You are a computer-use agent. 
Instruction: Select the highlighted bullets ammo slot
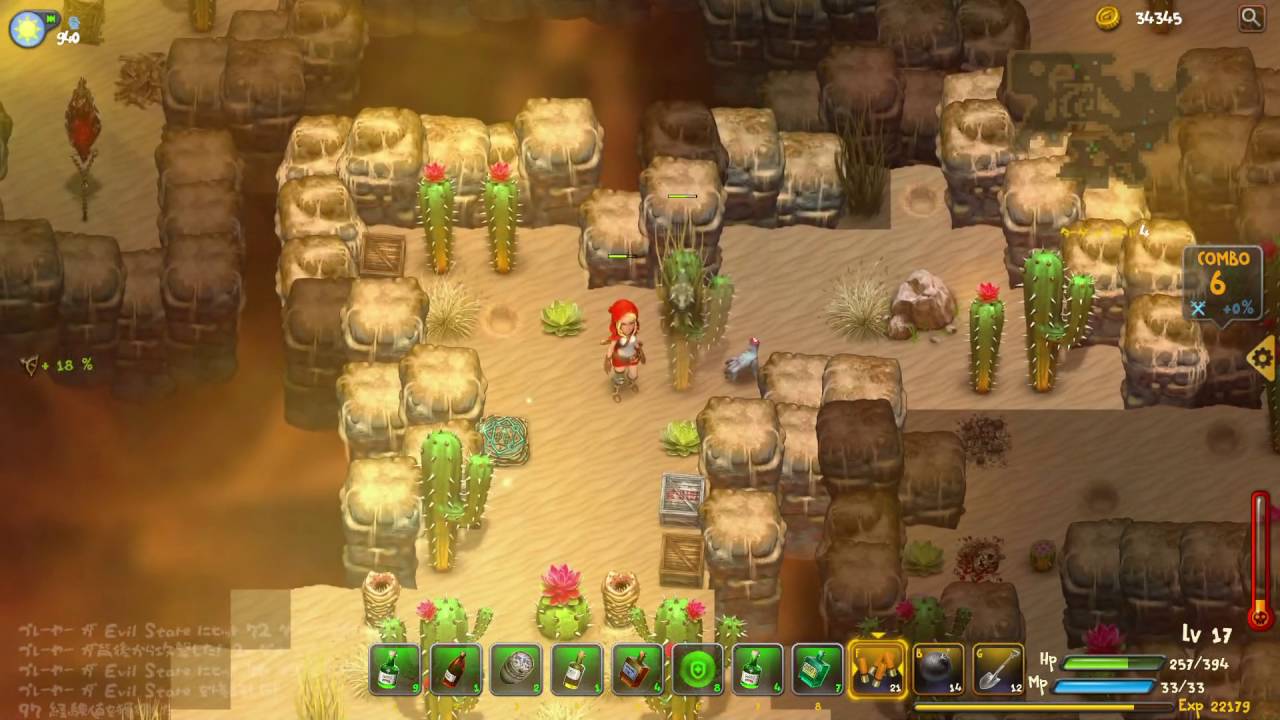coord(878,668)
